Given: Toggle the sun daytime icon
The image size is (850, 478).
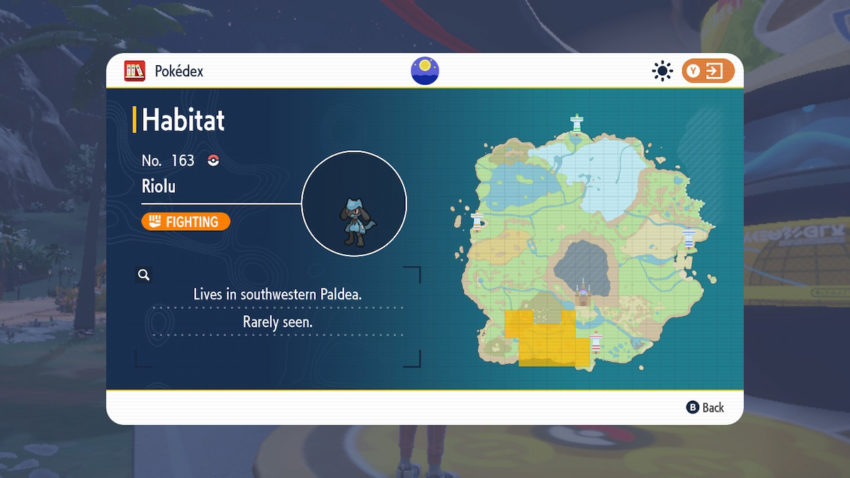Looking at the screenshot, I should 661,71.
